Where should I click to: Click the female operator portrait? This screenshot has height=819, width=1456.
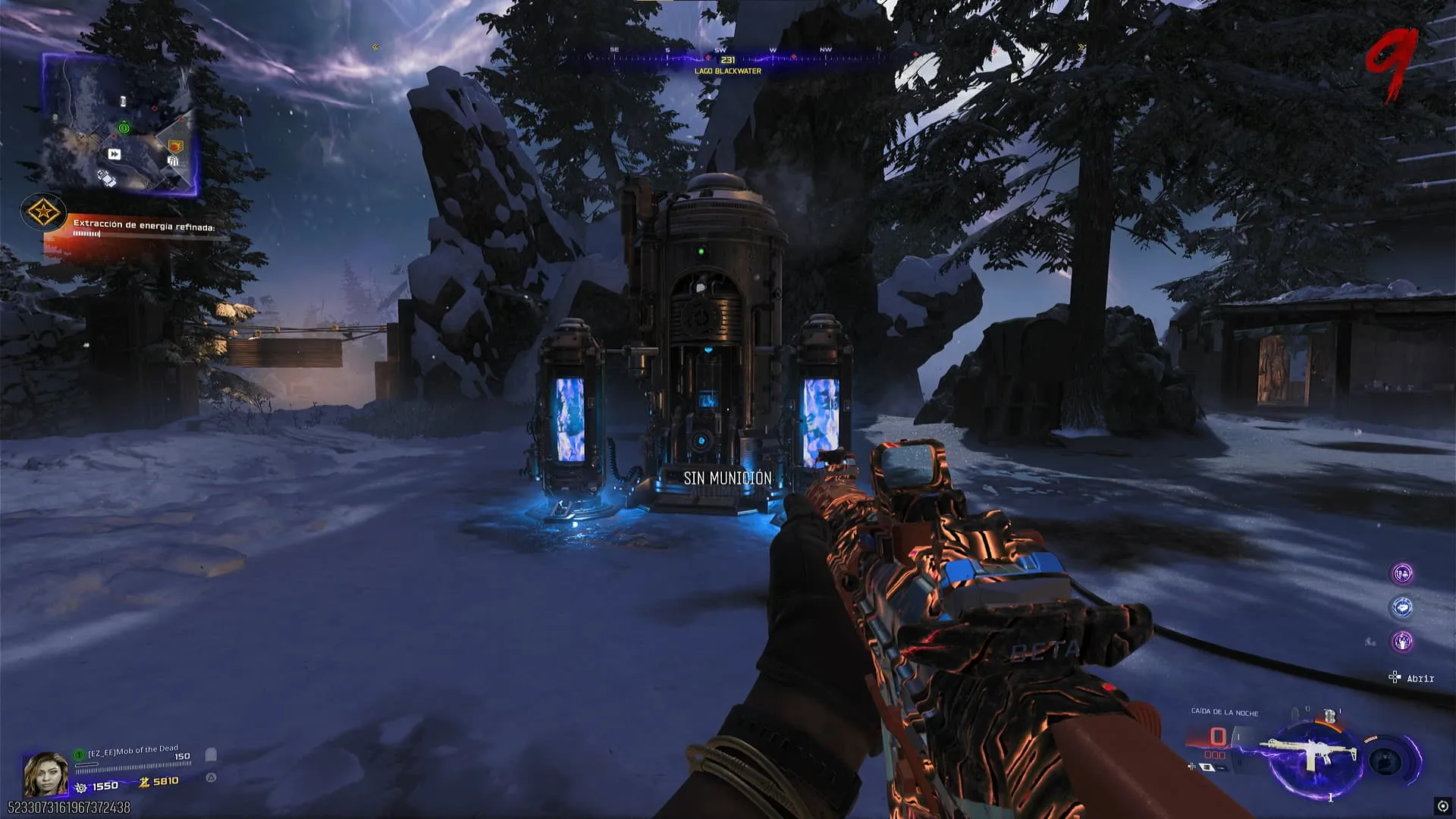(45, 773)
